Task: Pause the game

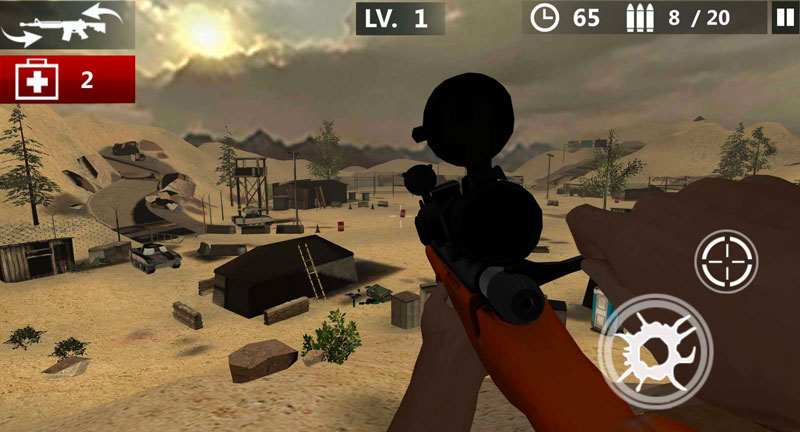Action: (783, 17)
